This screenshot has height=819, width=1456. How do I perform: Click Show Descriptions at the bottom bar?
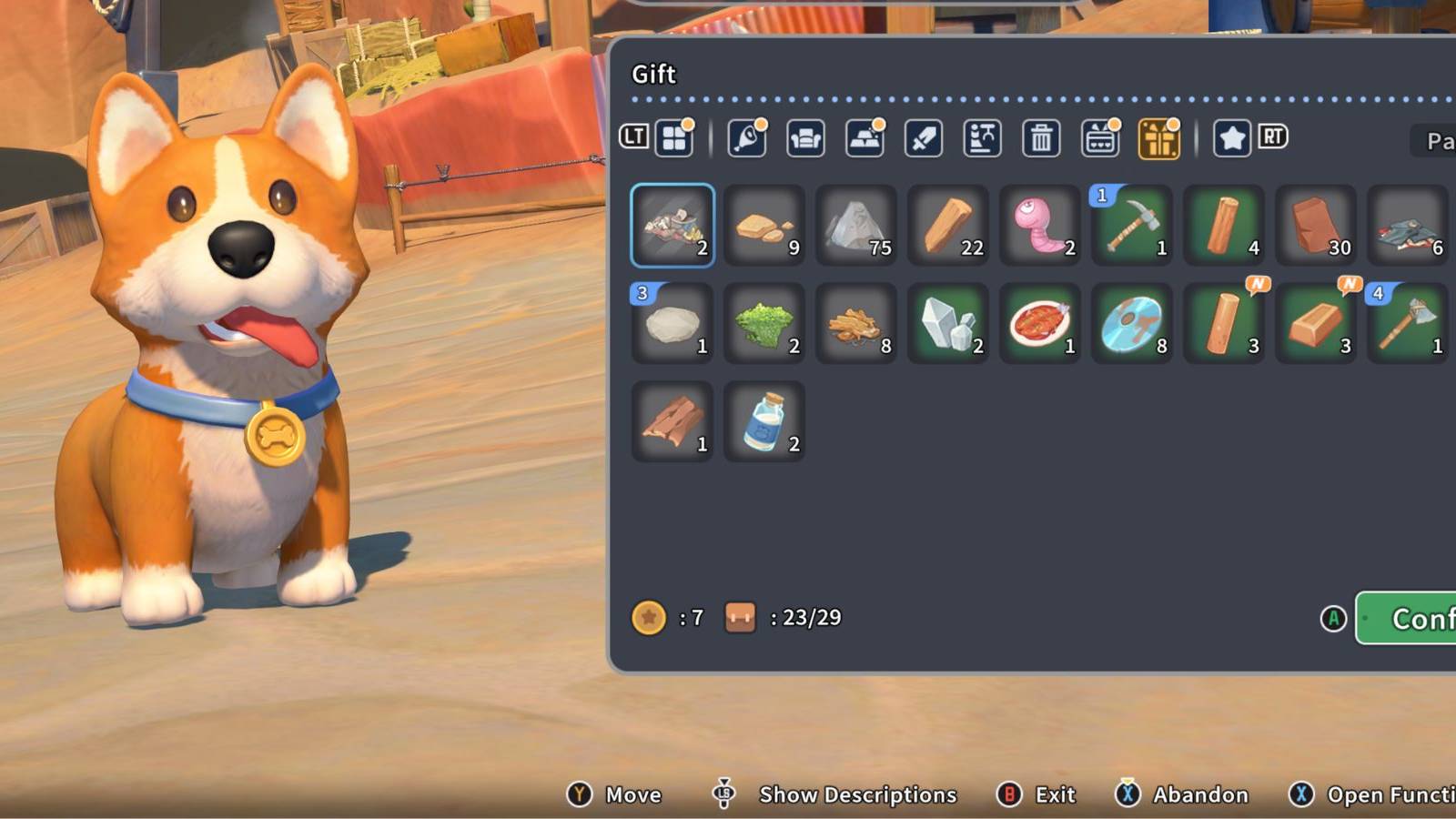pyautogui.click(x=854, y=794)
